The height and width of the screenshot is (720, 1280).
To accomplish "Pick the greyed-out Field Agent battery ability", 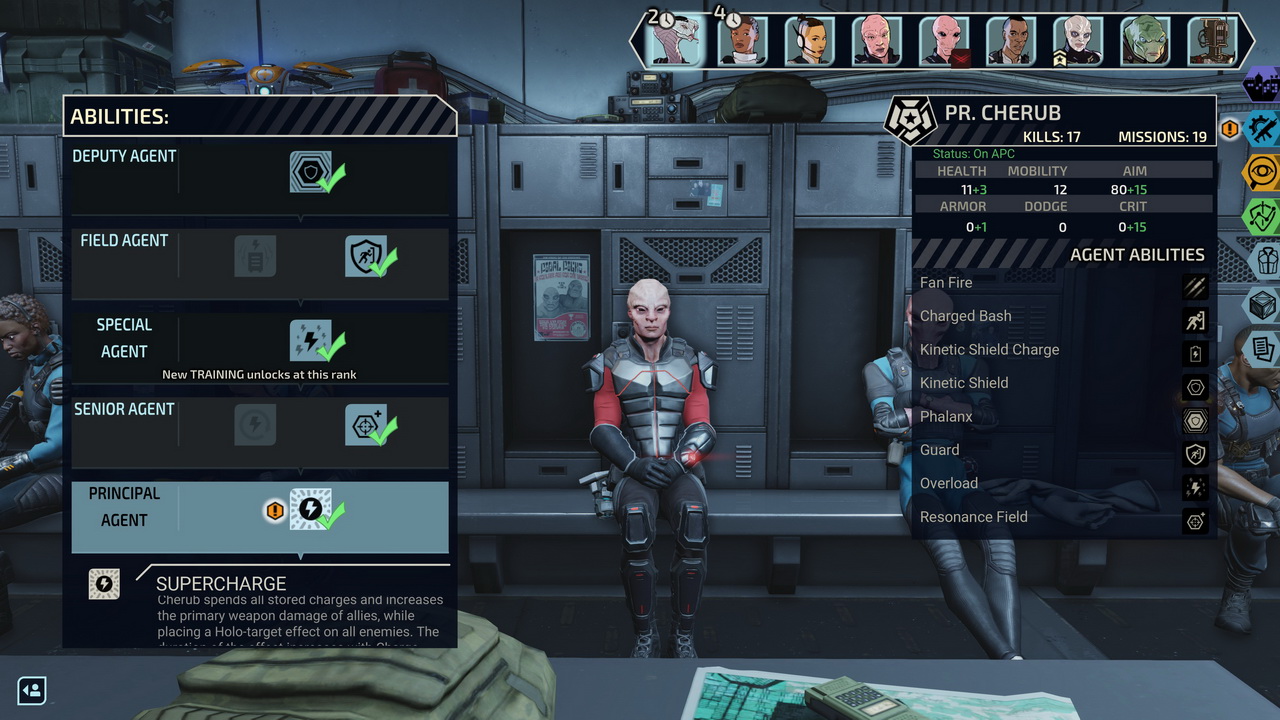I will 255,256.
